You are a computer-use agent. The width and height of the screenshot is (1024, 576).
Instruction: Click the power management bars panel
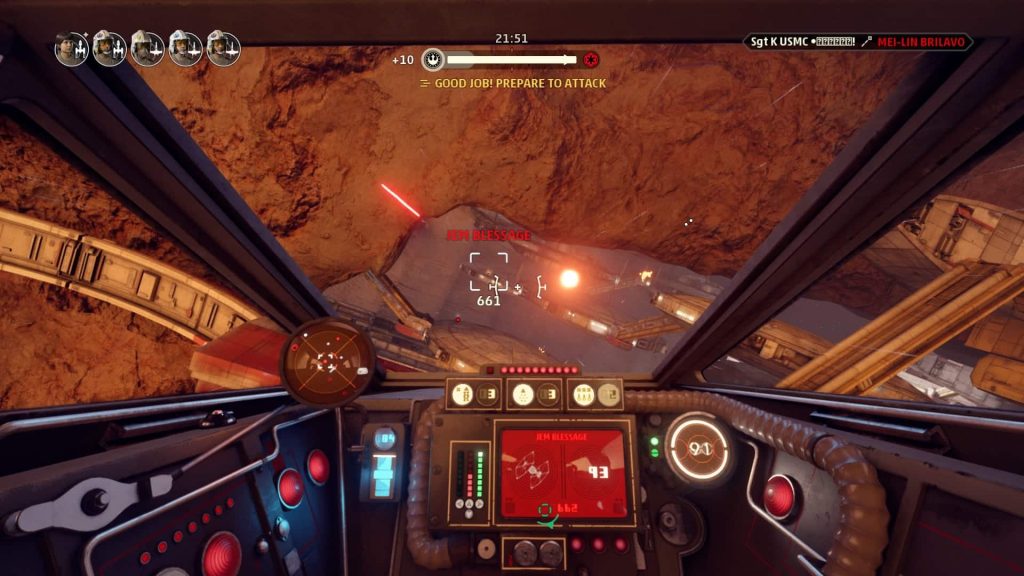[468, 483]
